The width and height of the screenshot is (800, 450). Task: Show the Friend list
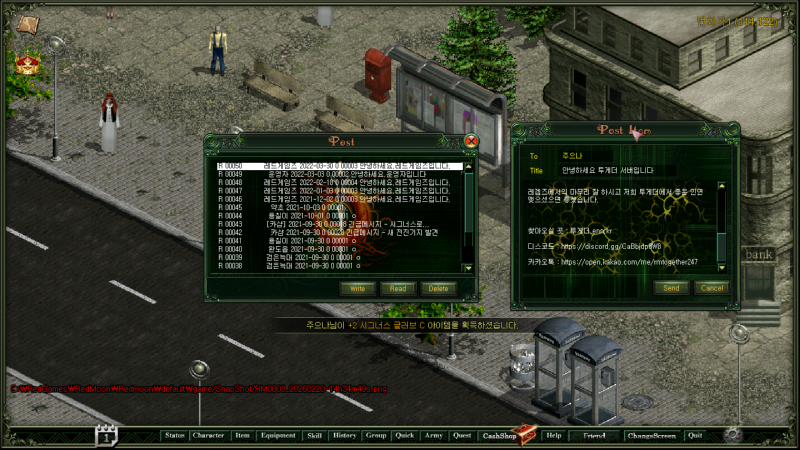coord(594,436)
